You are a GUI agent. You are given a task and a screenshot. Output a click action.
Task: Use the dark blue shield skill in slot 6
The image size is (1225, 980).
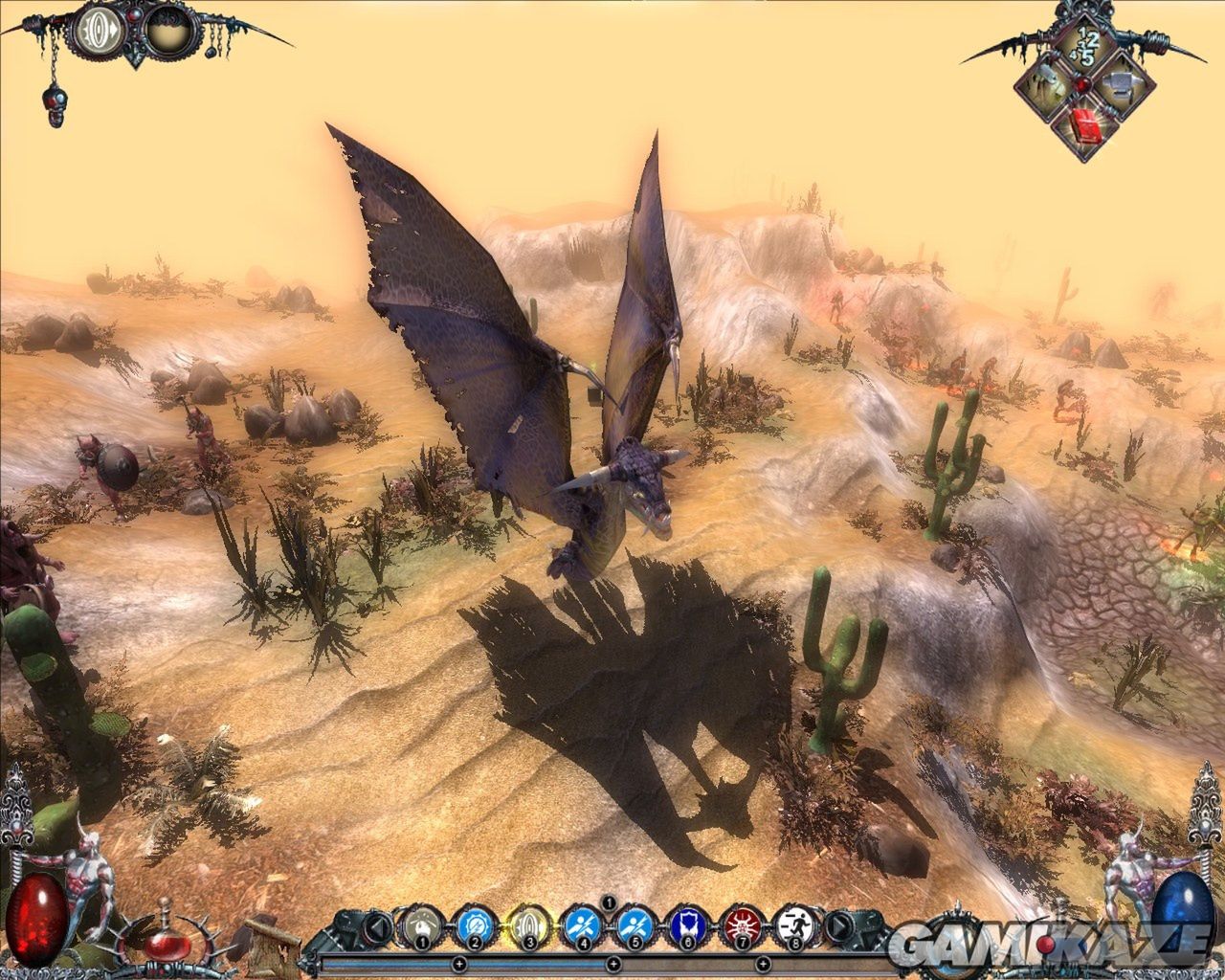[686, 926]
